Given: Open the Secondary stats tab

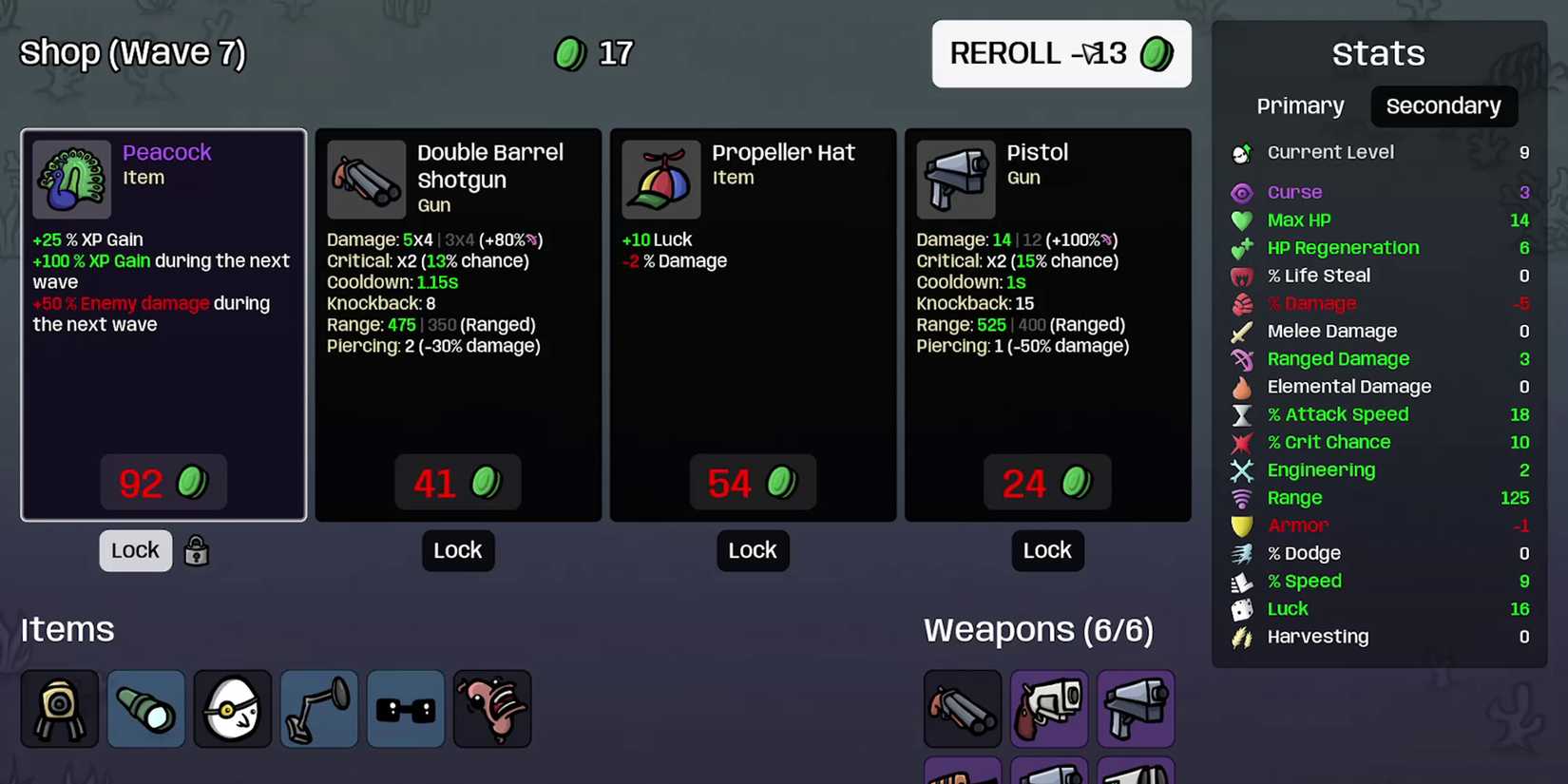Looking at the screenshot, I should coord(1444,105).
